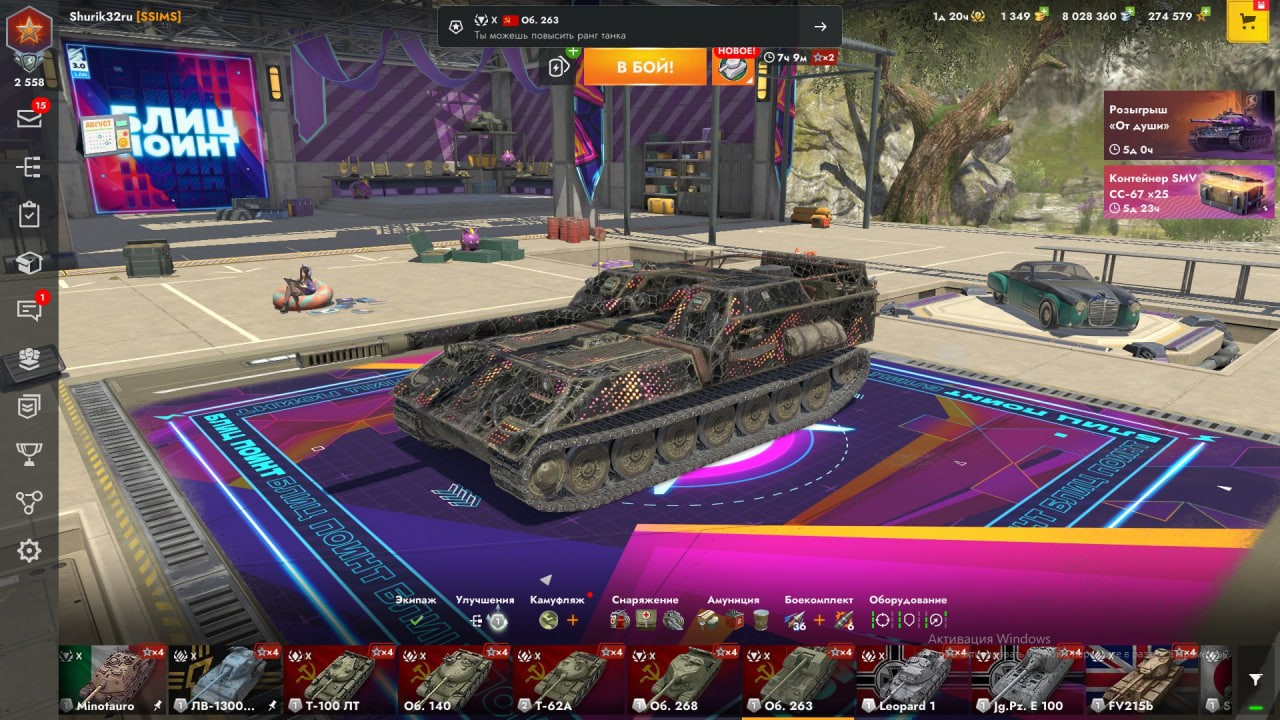Choose the Leopard 1 tank
The height and width of the screenshot is (720, 1280).
click(912, 680)
